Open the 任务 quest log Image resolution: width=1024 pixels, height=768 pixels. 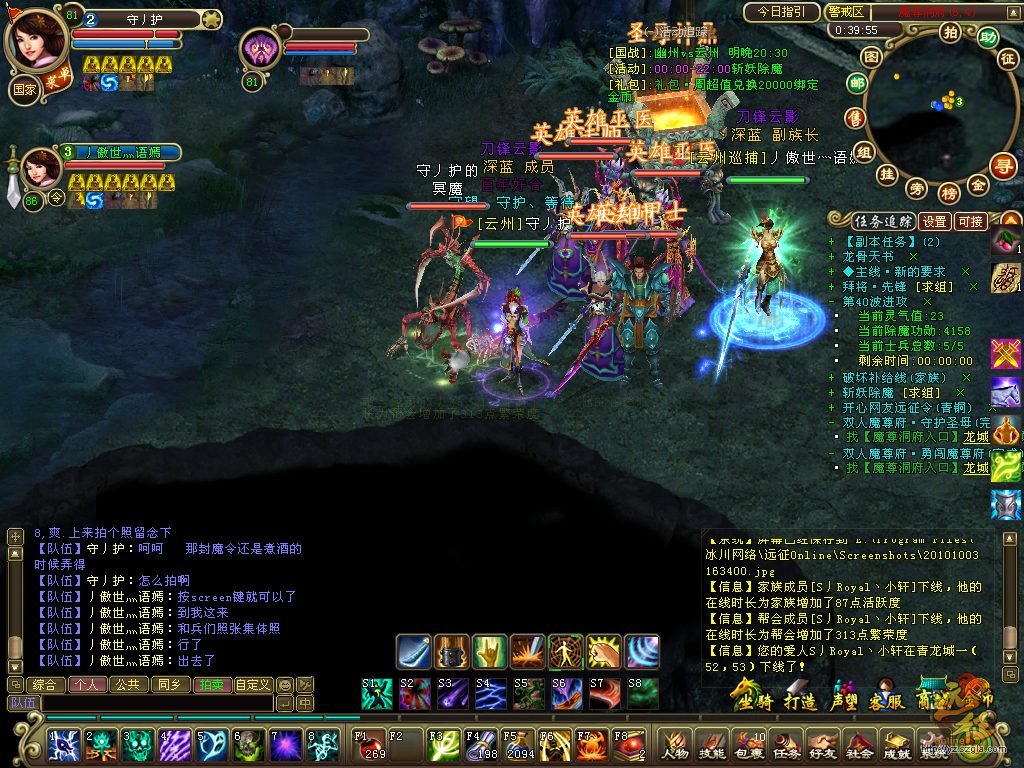pyautogui.click(x=786, y=745)
